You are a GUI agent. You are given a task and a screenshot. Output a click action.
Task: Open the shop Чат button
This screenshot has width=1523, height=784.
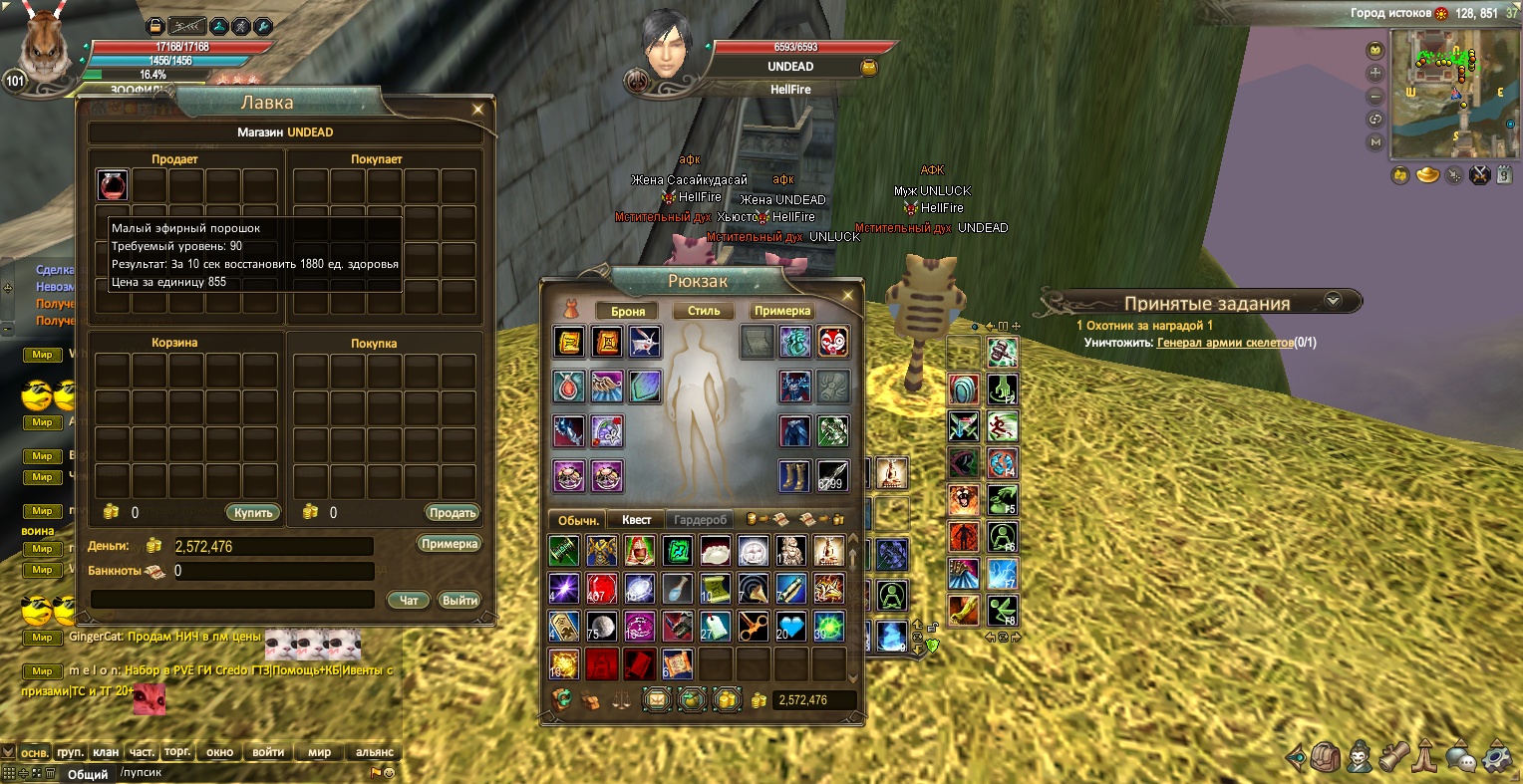pos(409,600)
